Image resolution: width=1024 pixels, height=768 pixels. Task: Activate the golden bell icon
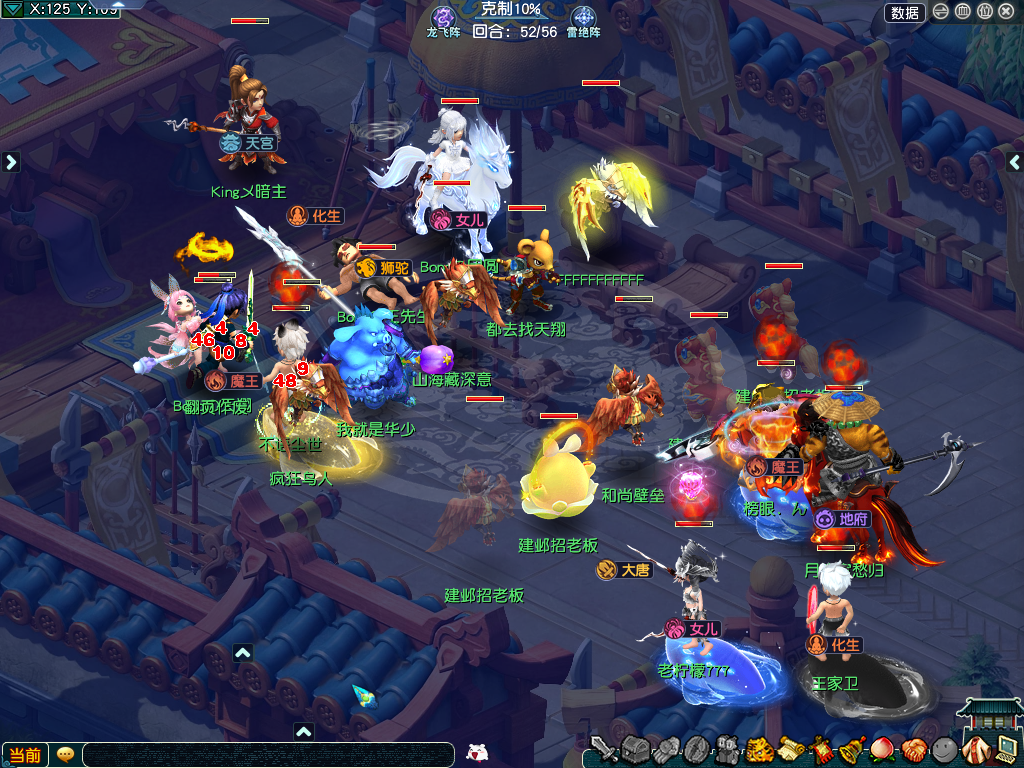(x=852, y=749)
